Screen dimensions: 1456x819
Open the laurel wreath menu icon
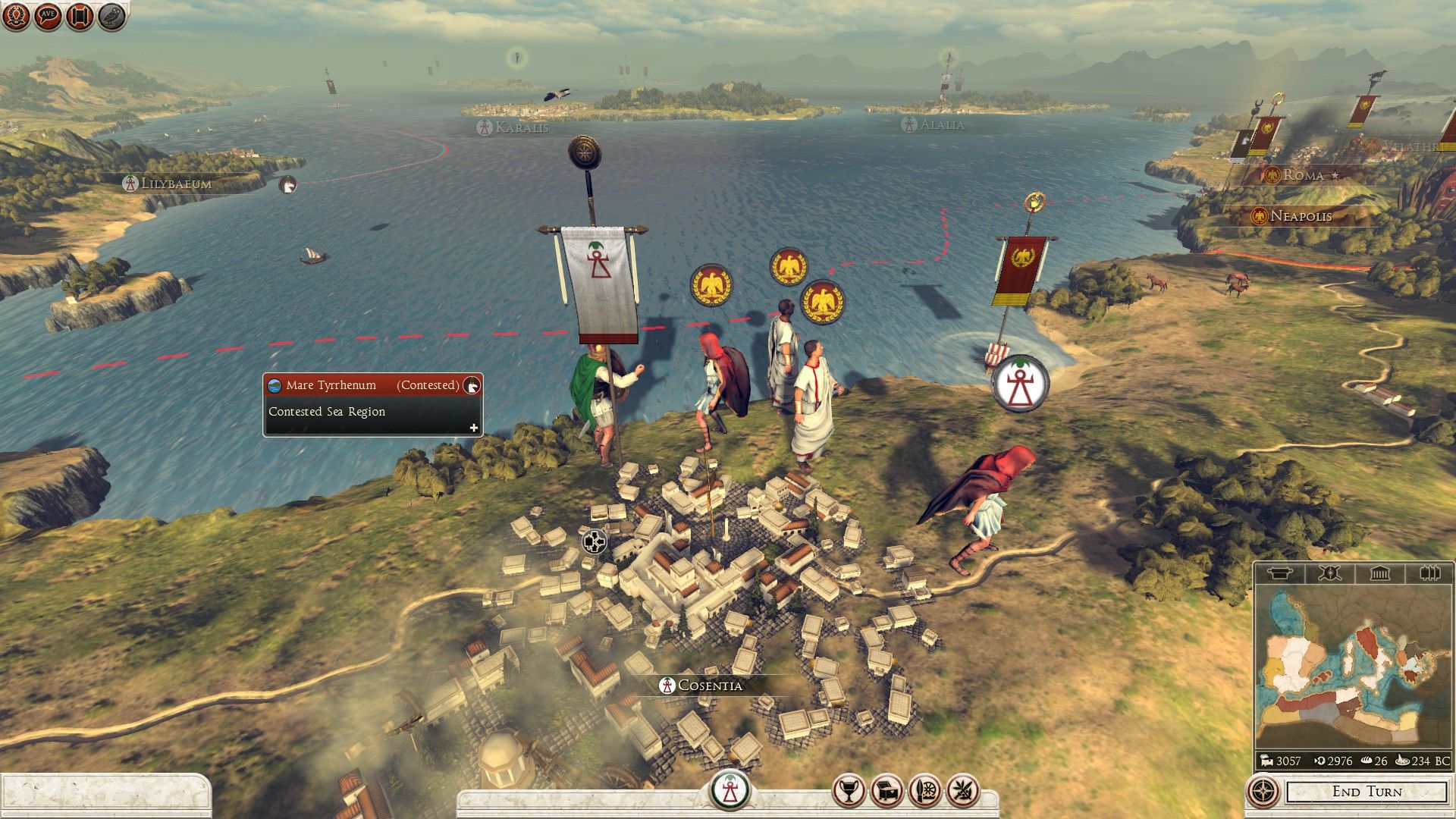15,17
